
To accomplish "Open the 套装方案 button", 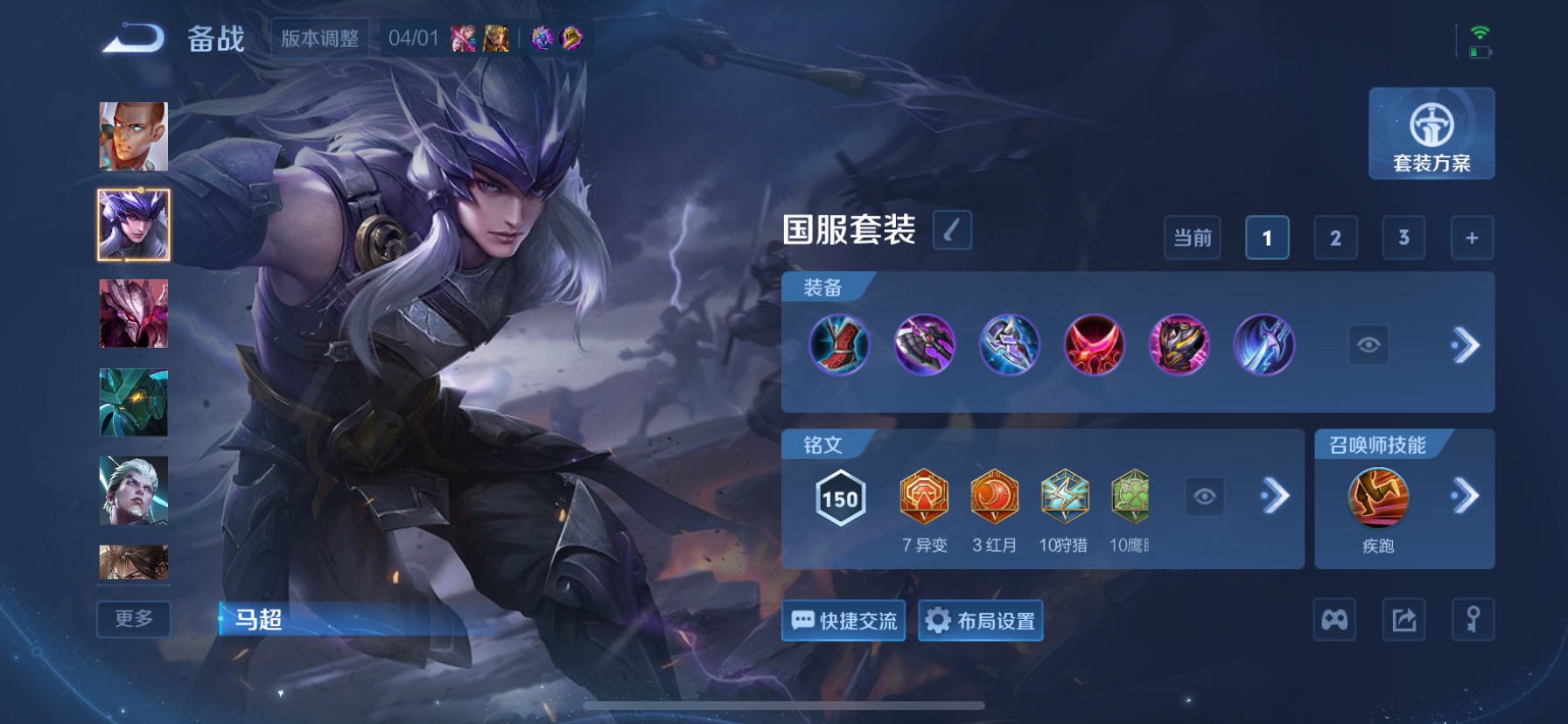I will coord(1431,134).
